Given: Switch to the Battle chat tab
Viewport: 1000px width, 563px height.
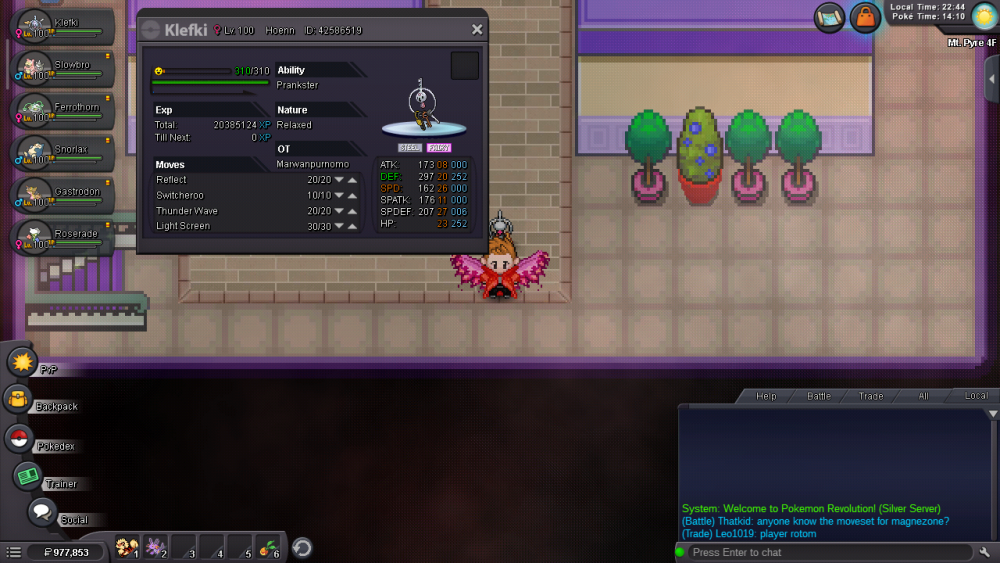Looking at the screenshot, I should (819, 396).
